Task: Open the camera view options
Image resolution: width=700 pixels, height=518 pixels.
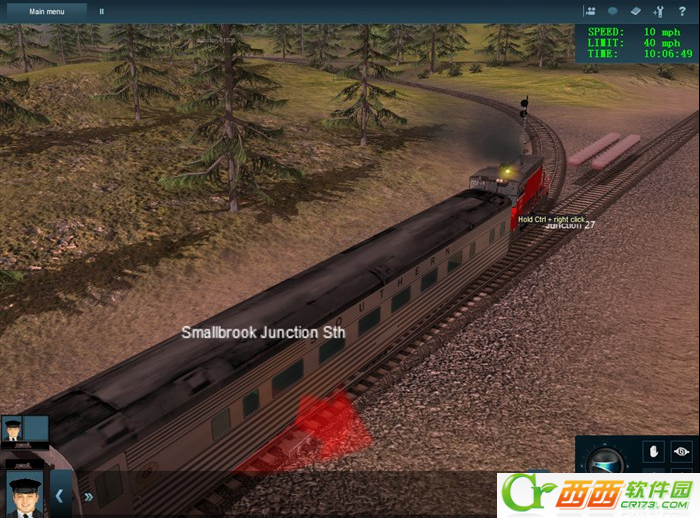Action: [590, 11]
